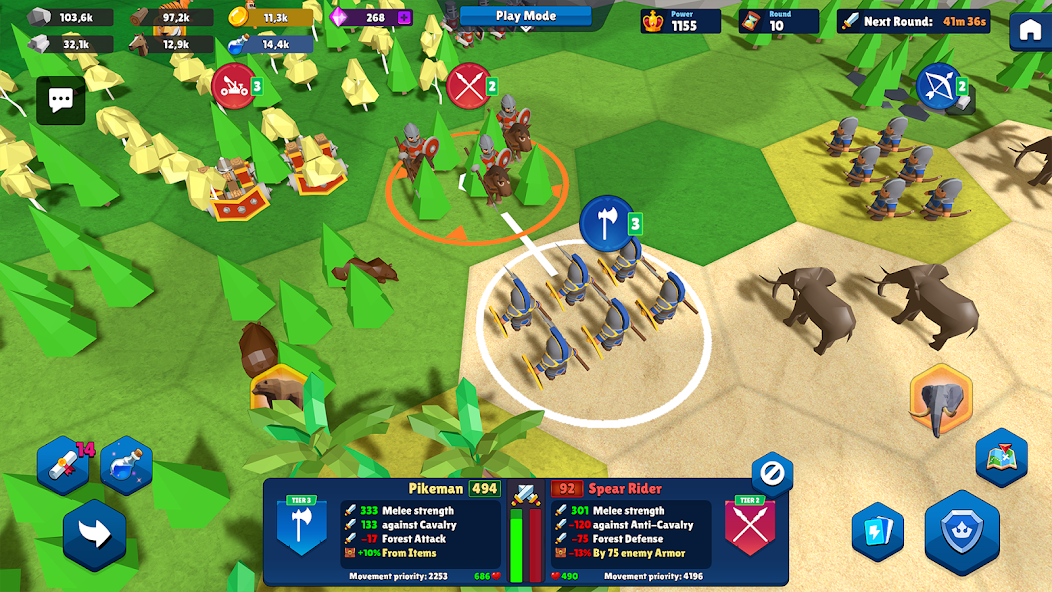
Task: Select the enemy Spear Rider crossed-spears badge
Action: click(469, 86)
